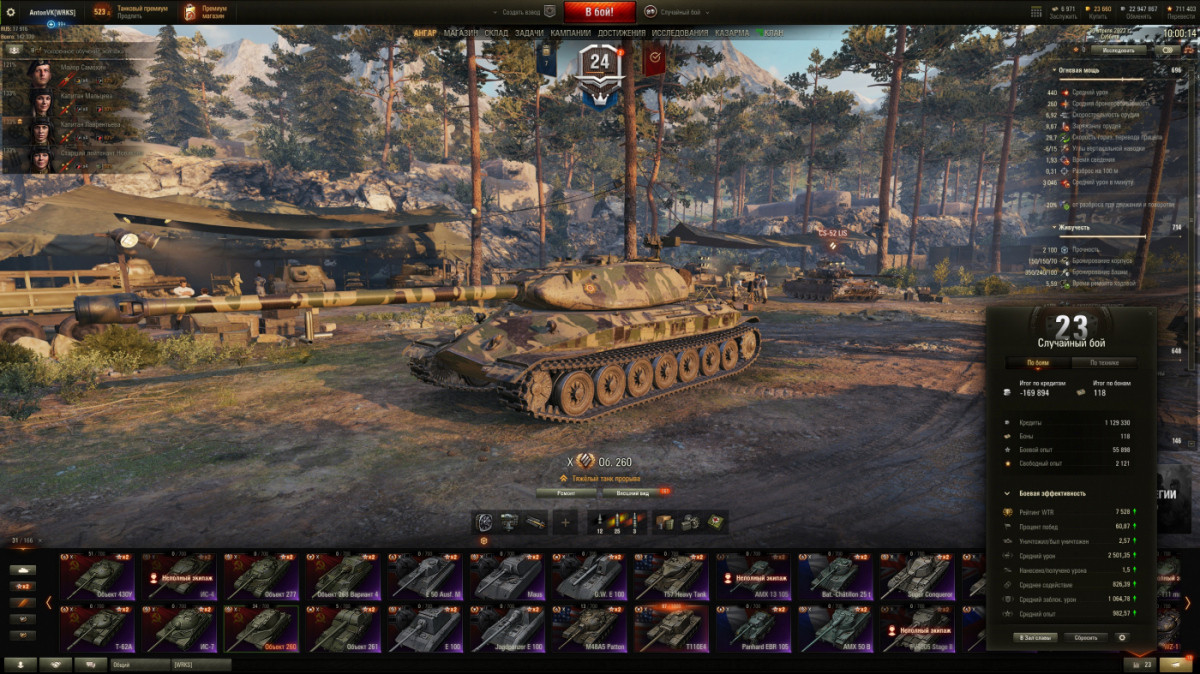Pick the M48A5 Patton from the carousel
Viewport: 1200px width, 674px height.
click(591, 629)
